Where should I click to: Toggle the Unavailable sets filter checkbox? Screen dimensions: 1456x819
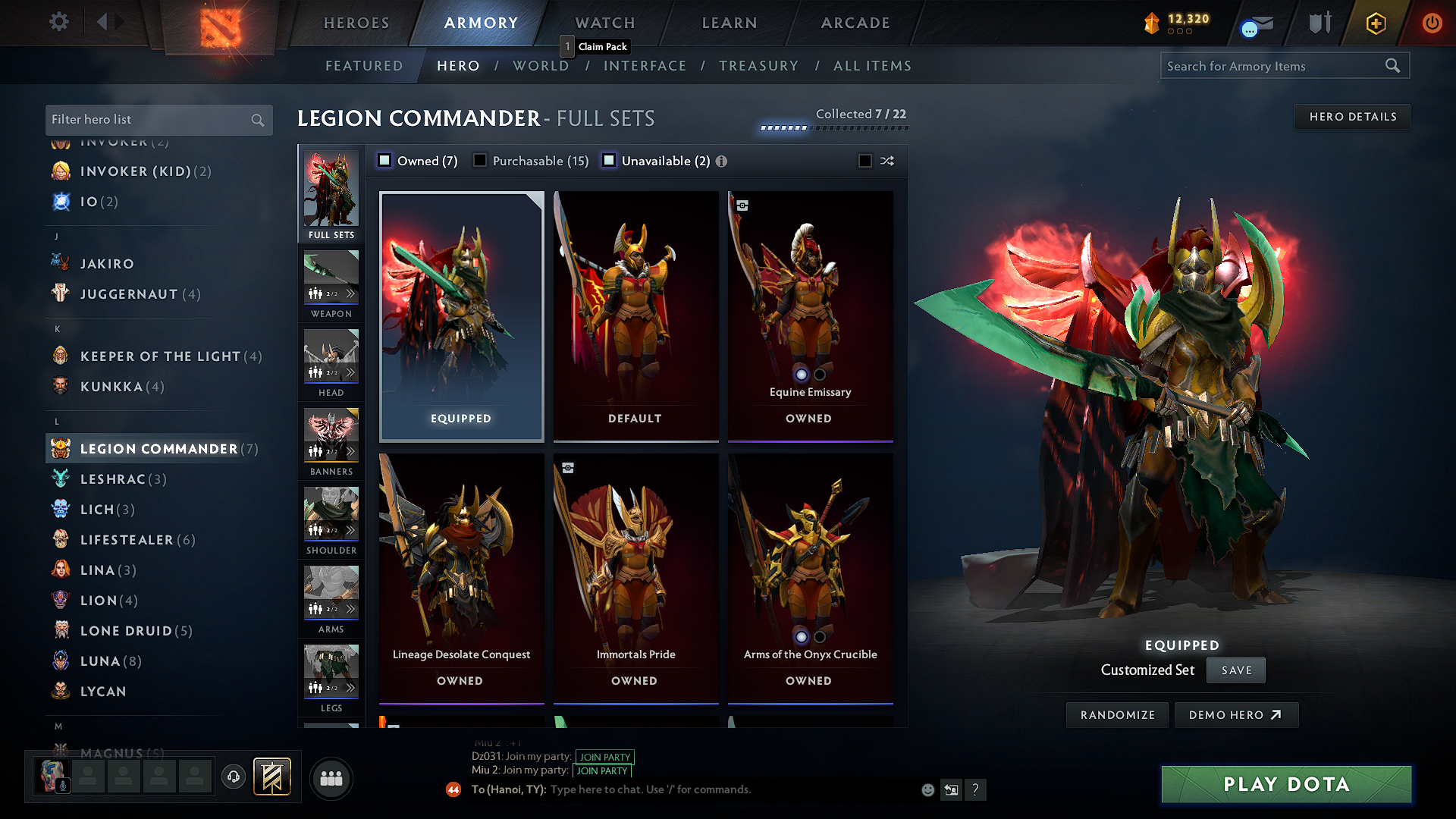609,161
